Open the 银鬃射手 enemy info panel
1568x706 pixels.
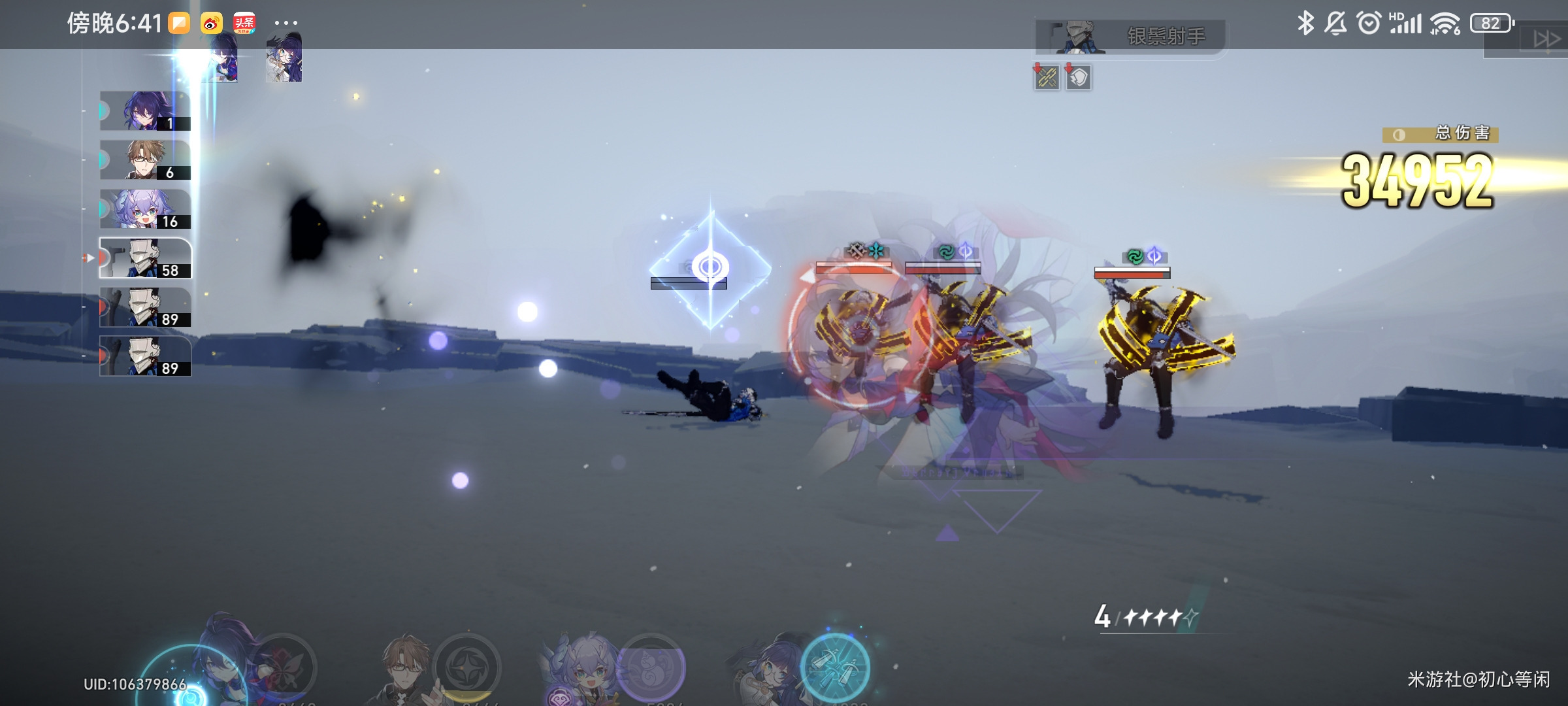pyautogui.click(x=1130, y=37)
